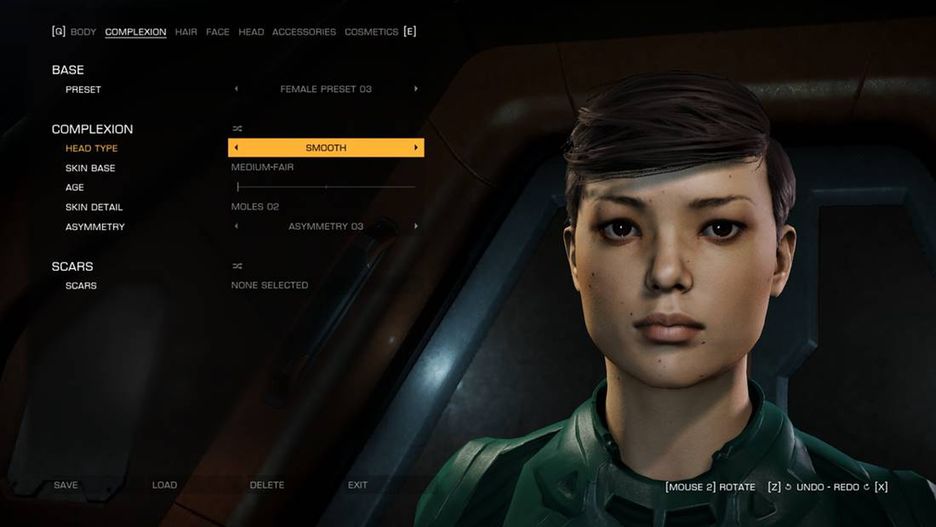The image size is (936, 527).
Task: Open the Hair tab
Action: (186, 32)
